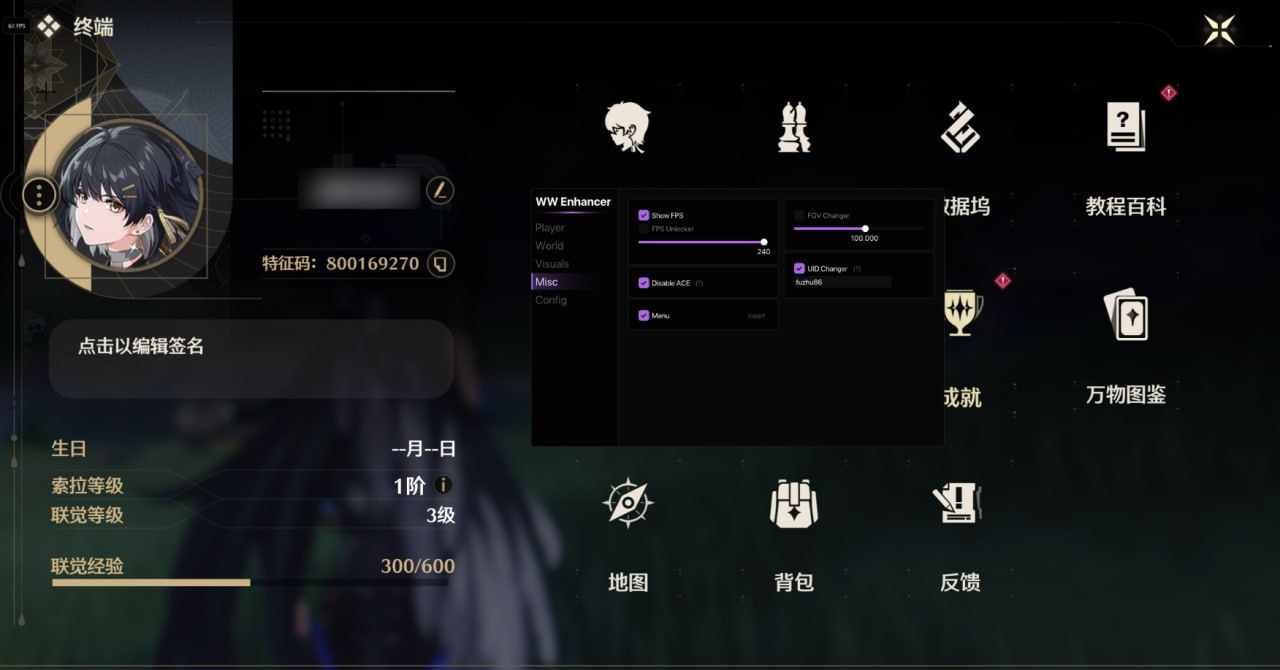Copy the 特征码 ID number

pyautogui.click(x=440, y=264)
